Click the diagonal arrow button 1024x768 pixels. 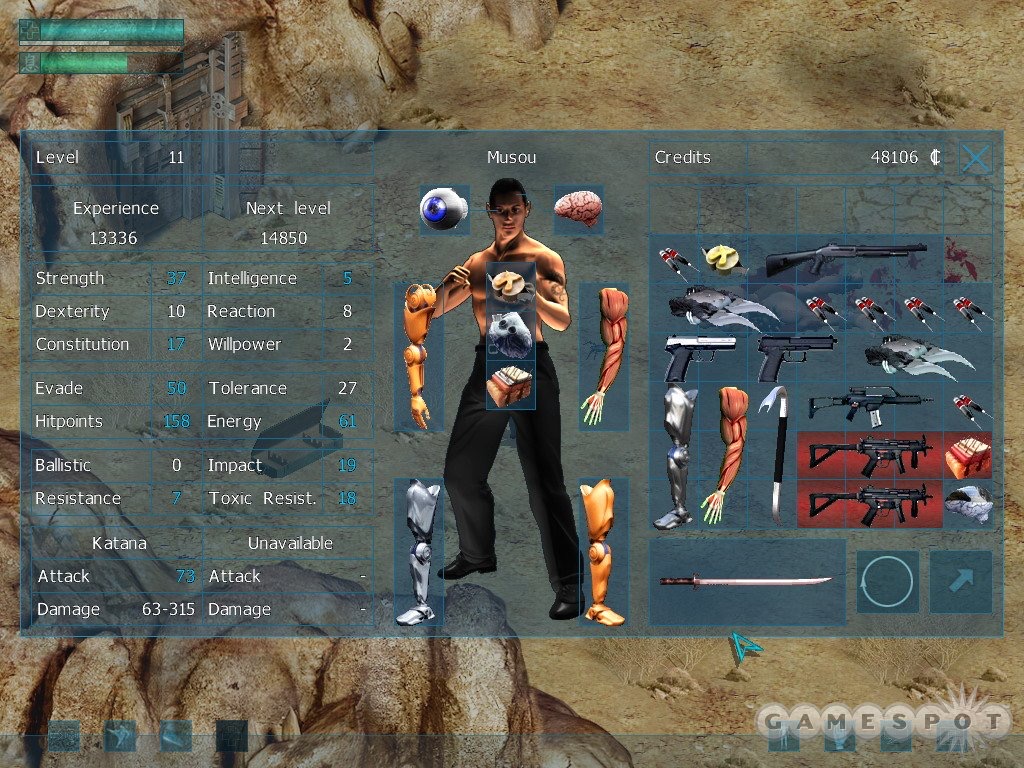[x=960, y=581]
